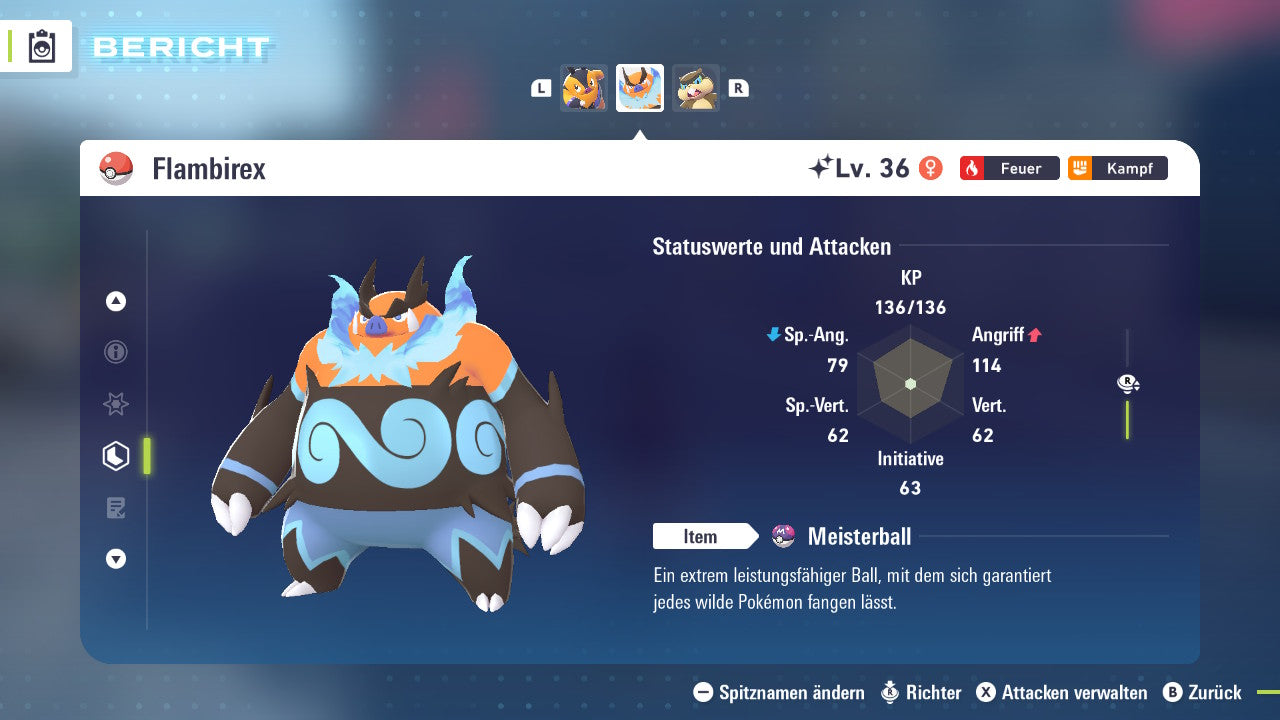Switch to the right Pokémon thumbnail tab
The image size is (1280, 720).
pyautogui.click(x=696, y=87)
